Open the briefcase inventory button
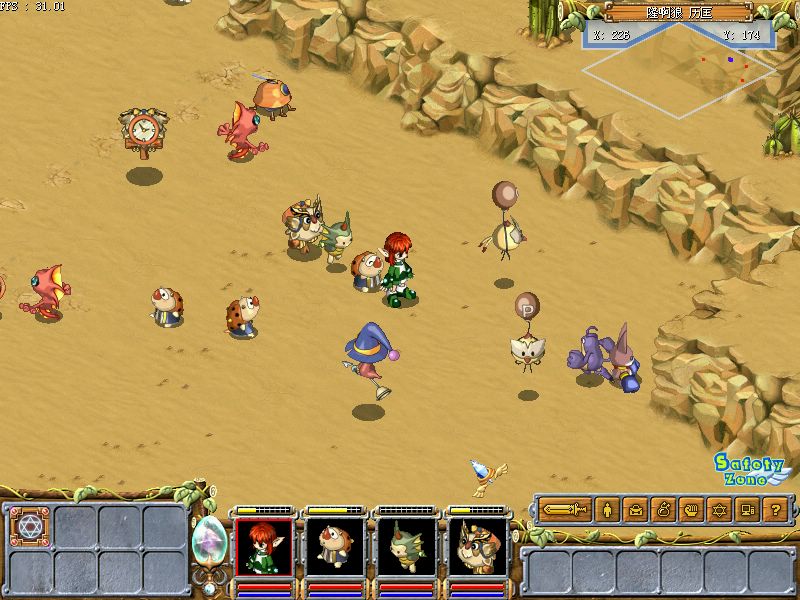800x600 pixels. click(x=636, y=510)
